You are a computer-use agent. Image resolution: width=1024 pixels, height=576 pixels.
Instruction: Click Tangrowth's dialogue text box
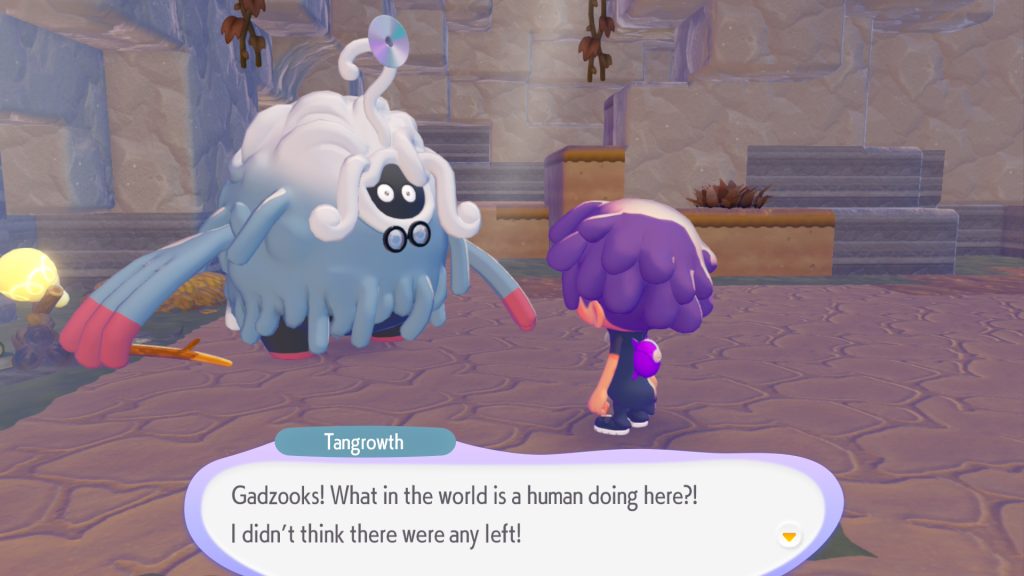click(510, 514)
